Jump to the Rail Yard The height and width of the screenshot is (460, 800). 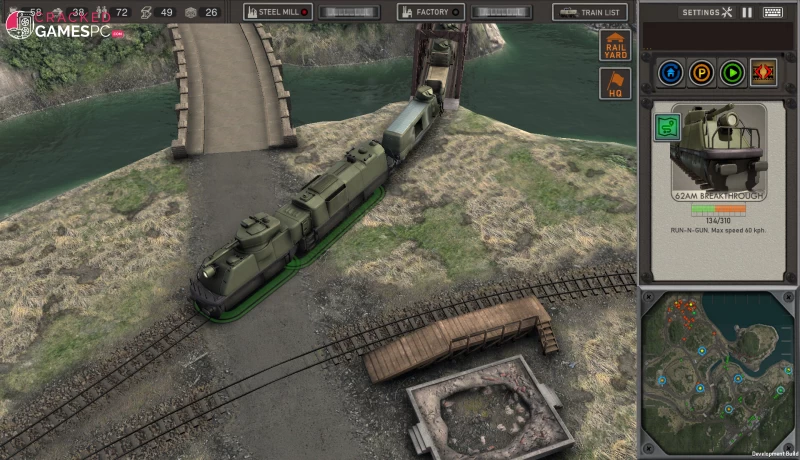coord(615,46)
